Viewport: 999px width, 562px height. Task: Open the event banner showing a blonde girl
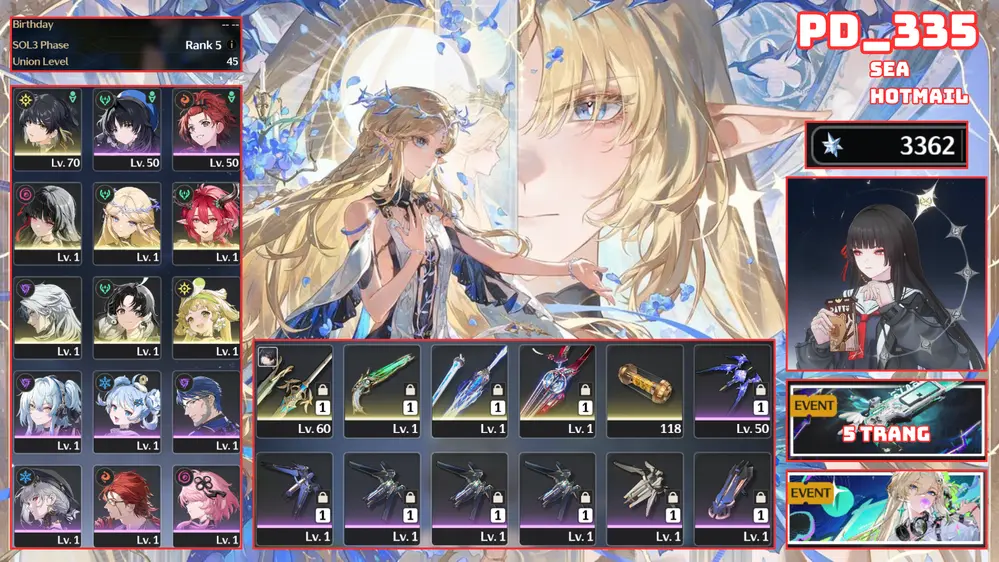point(887,508)
